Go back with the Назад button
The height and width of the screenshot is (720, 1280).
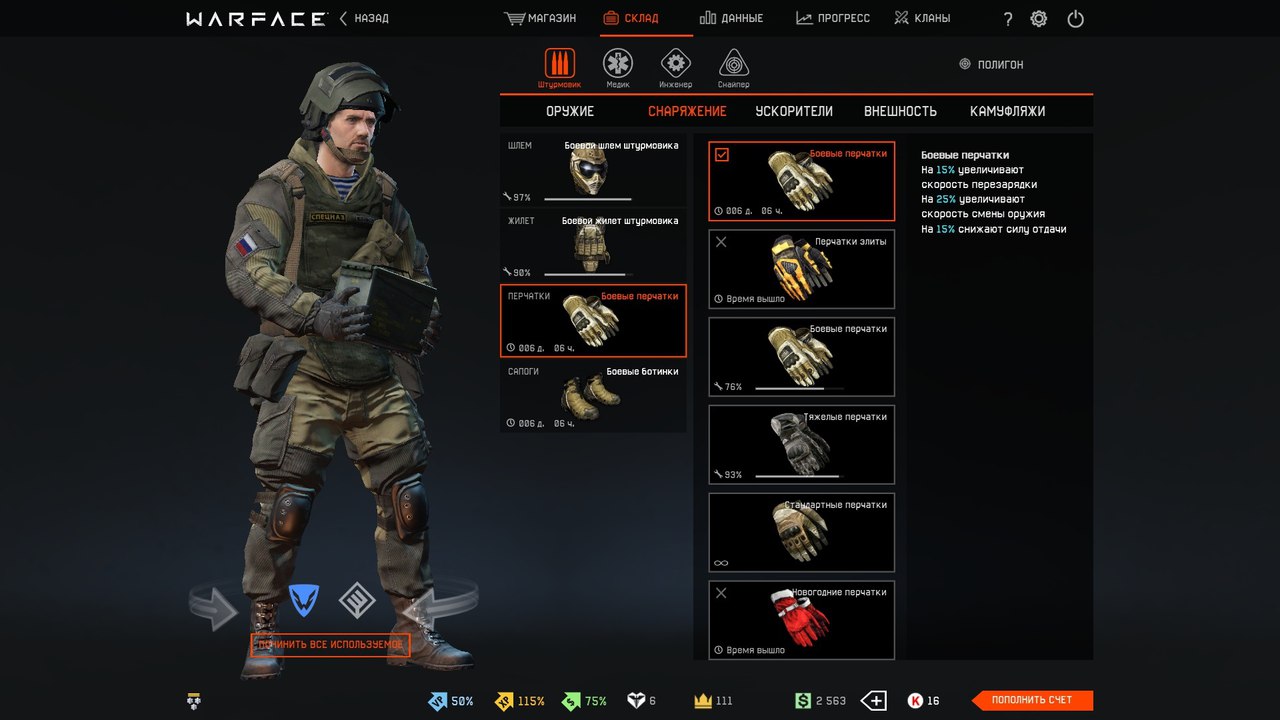pos(365,18)
